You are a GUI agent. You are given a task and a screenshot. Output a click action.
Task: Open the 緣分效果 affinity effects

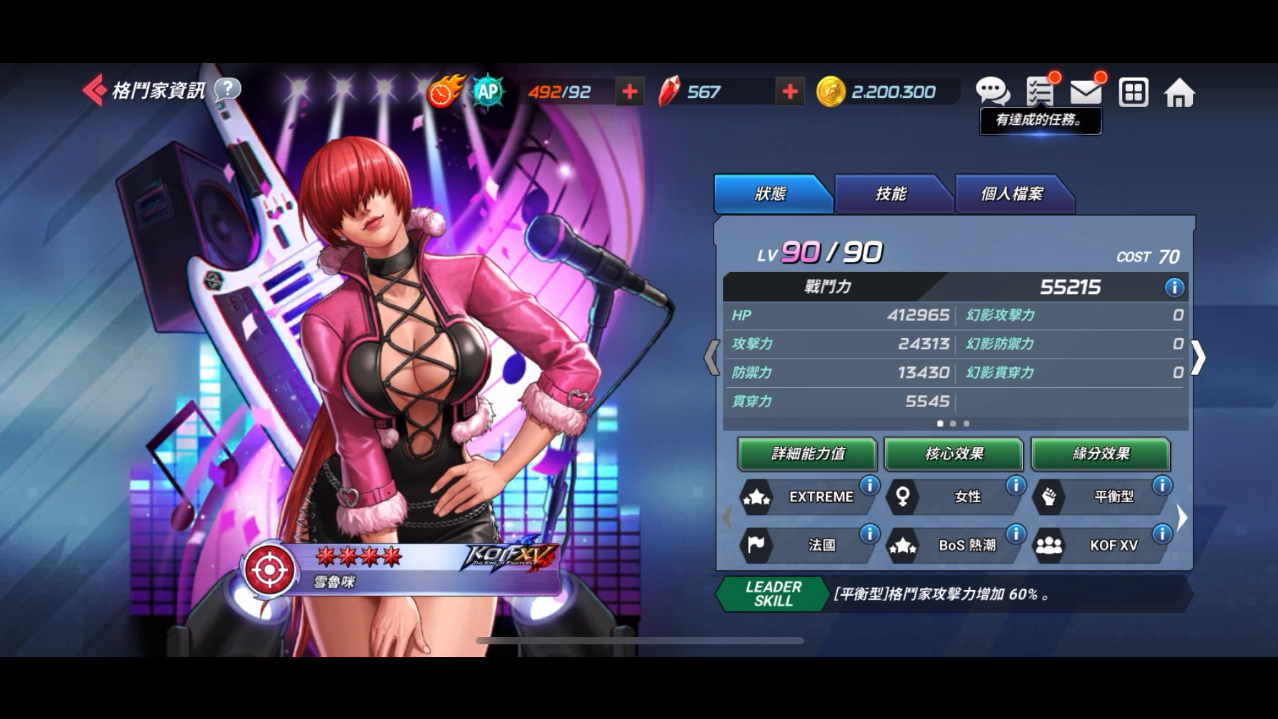click(x=1101, y=454)
